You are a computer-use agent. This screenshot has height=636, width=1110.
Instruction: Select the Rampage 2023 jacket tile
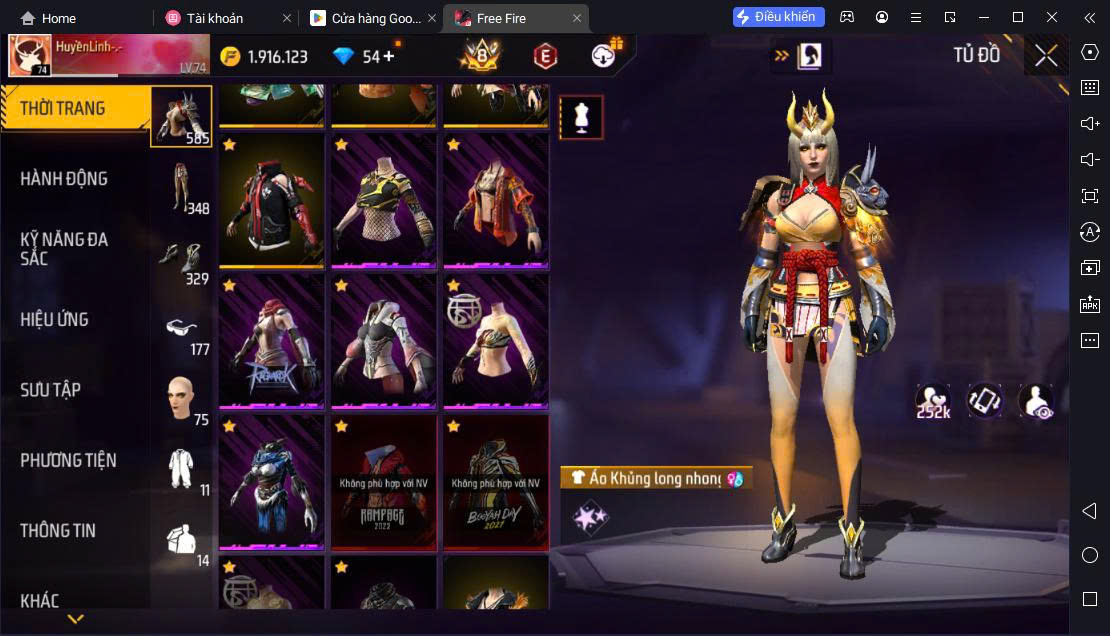[384, 482]
